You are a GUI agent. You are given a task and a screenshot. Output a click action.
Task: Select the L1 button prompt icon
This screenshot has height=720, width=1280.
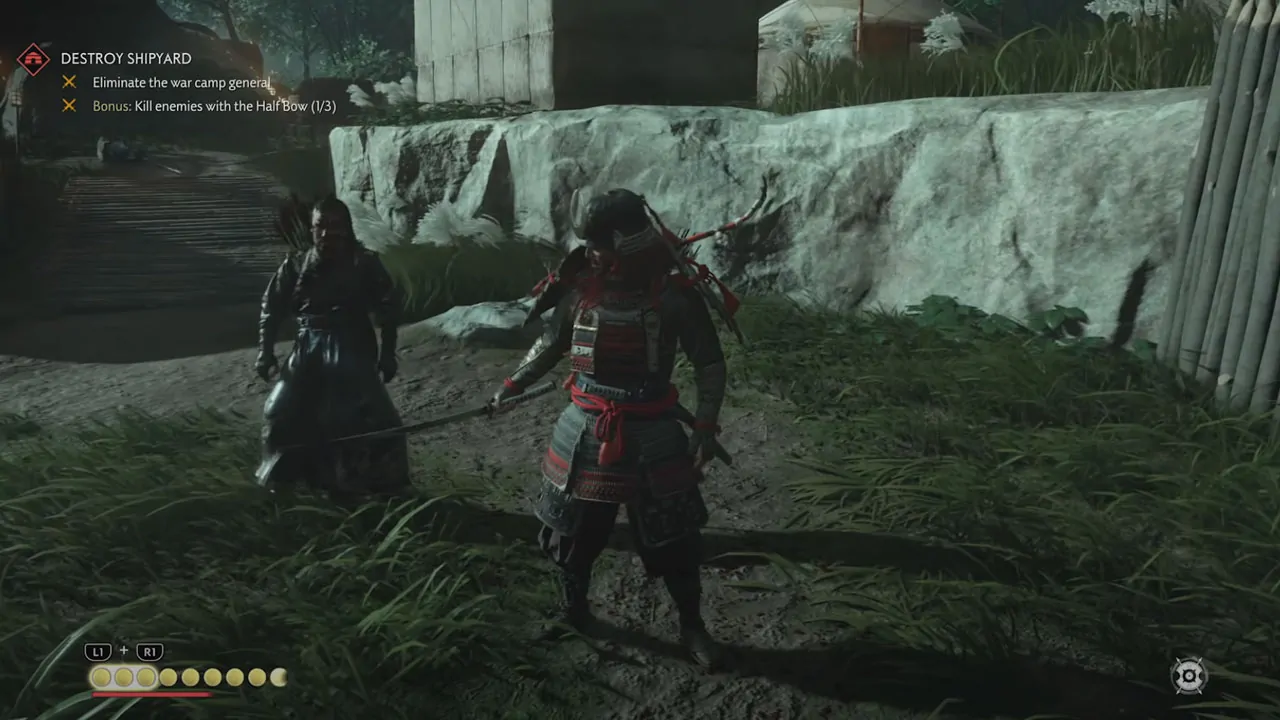point(98,651)
